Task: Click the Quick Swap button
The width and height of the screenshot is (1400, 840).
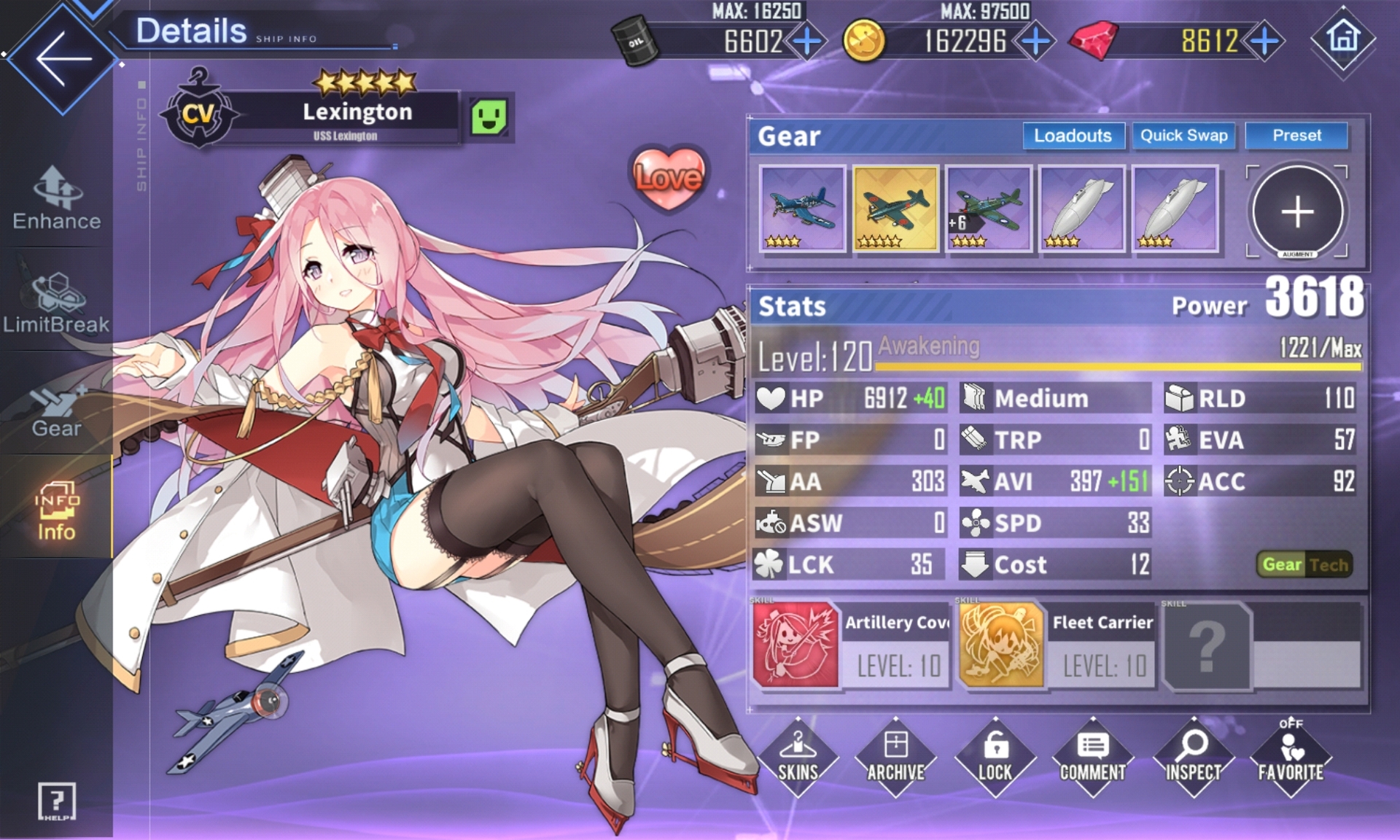Action: [x=1183, y=136]
